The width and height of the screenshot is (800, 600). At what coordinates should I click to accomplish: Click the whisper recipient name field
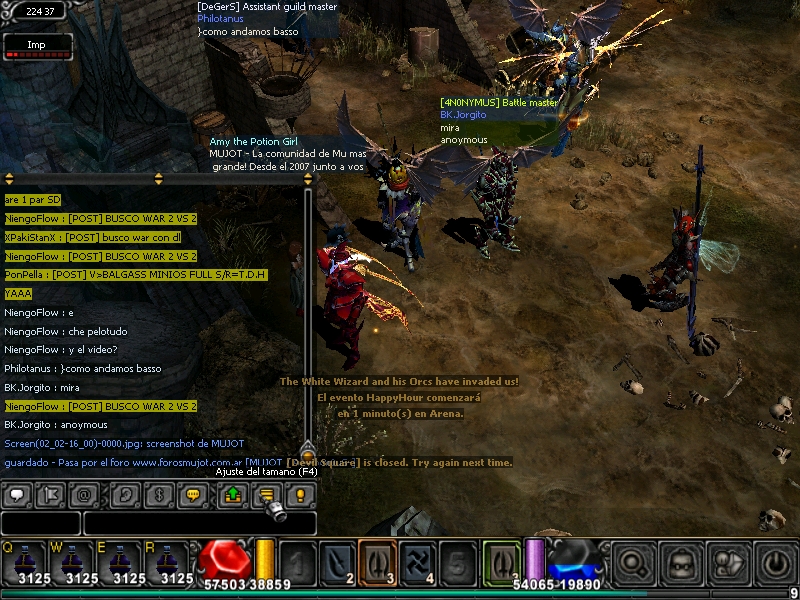pos(40,523)
